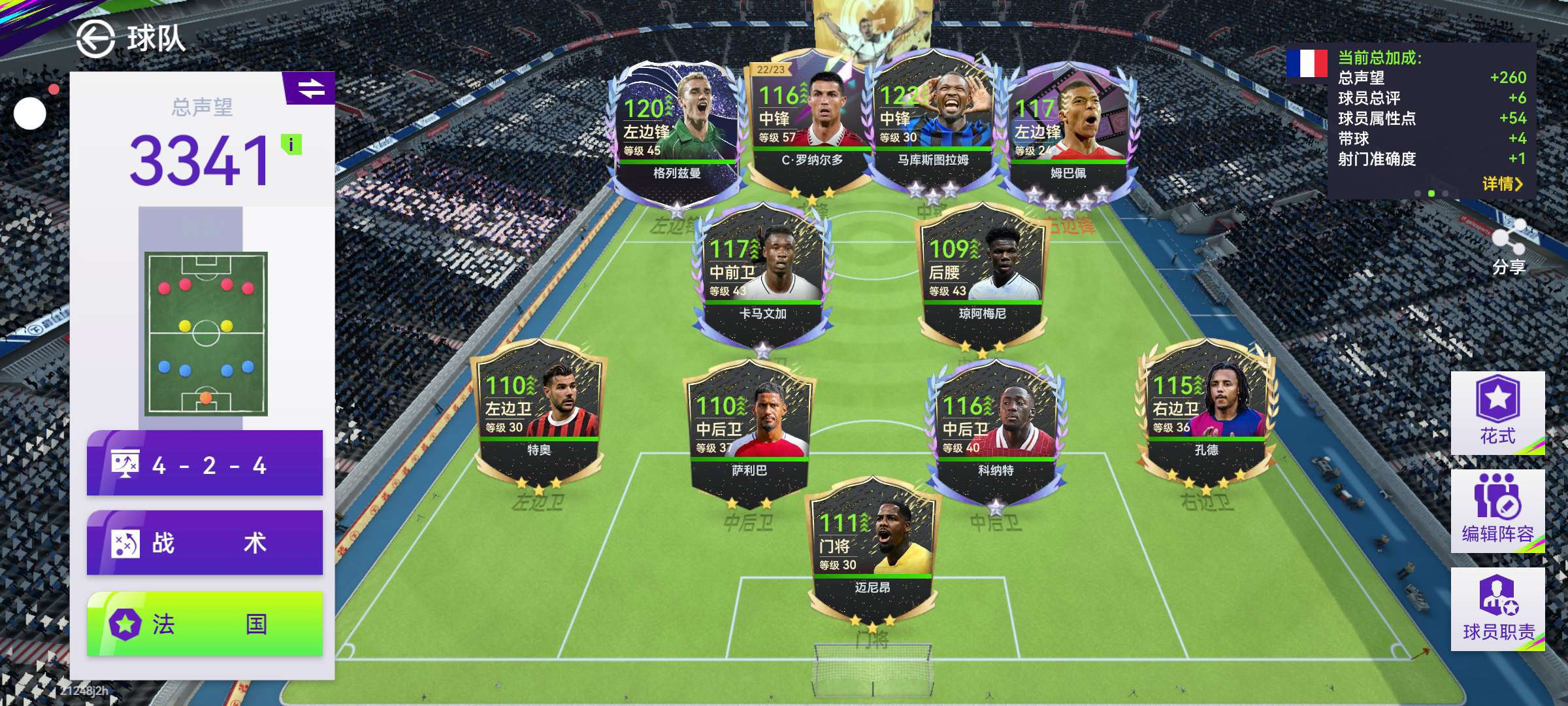Open 球员职责 player roles
1568x706 pixels.
pos(1497,609)
